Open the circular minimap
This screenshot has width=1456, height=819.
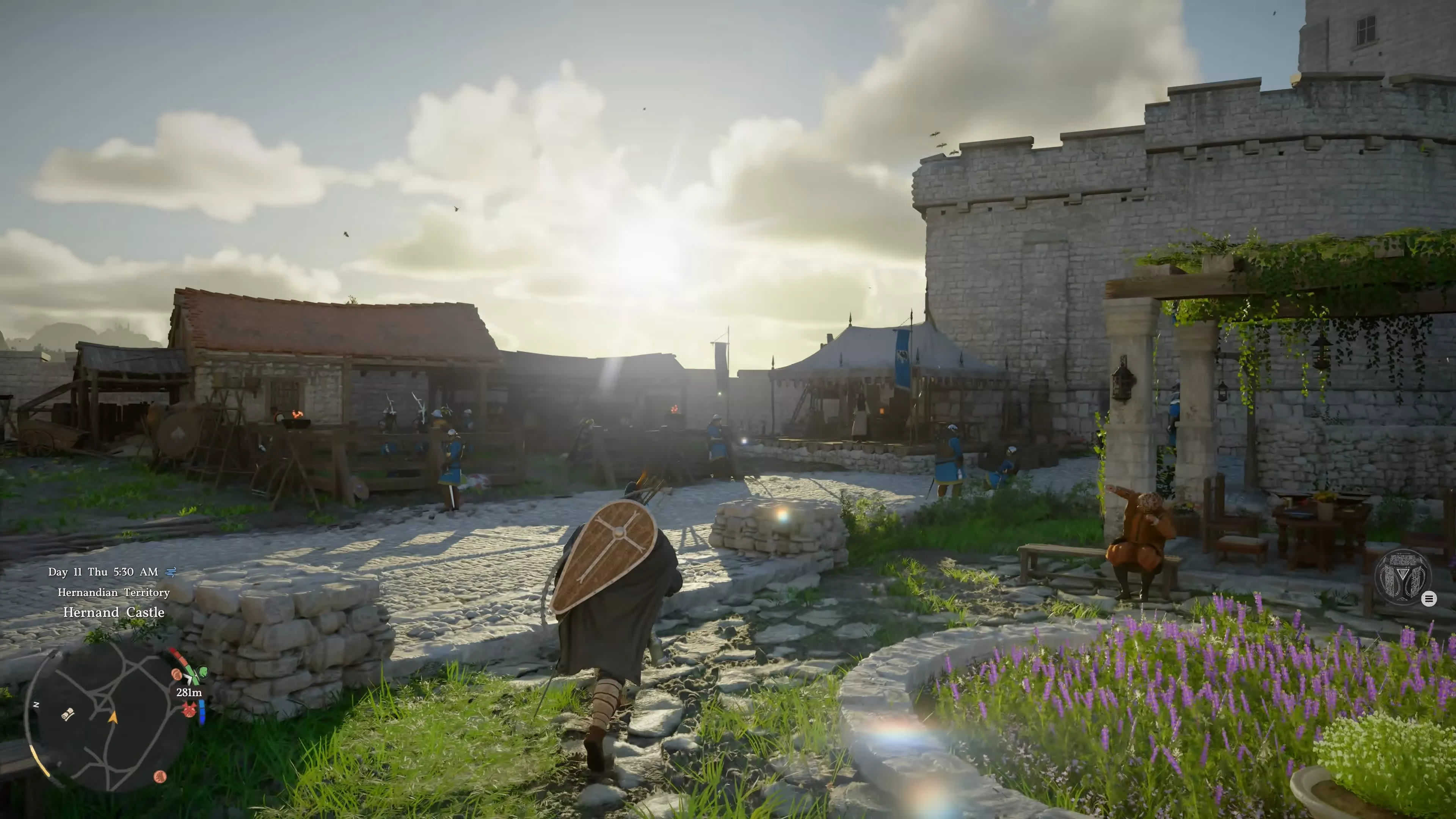tap(107, 718)
